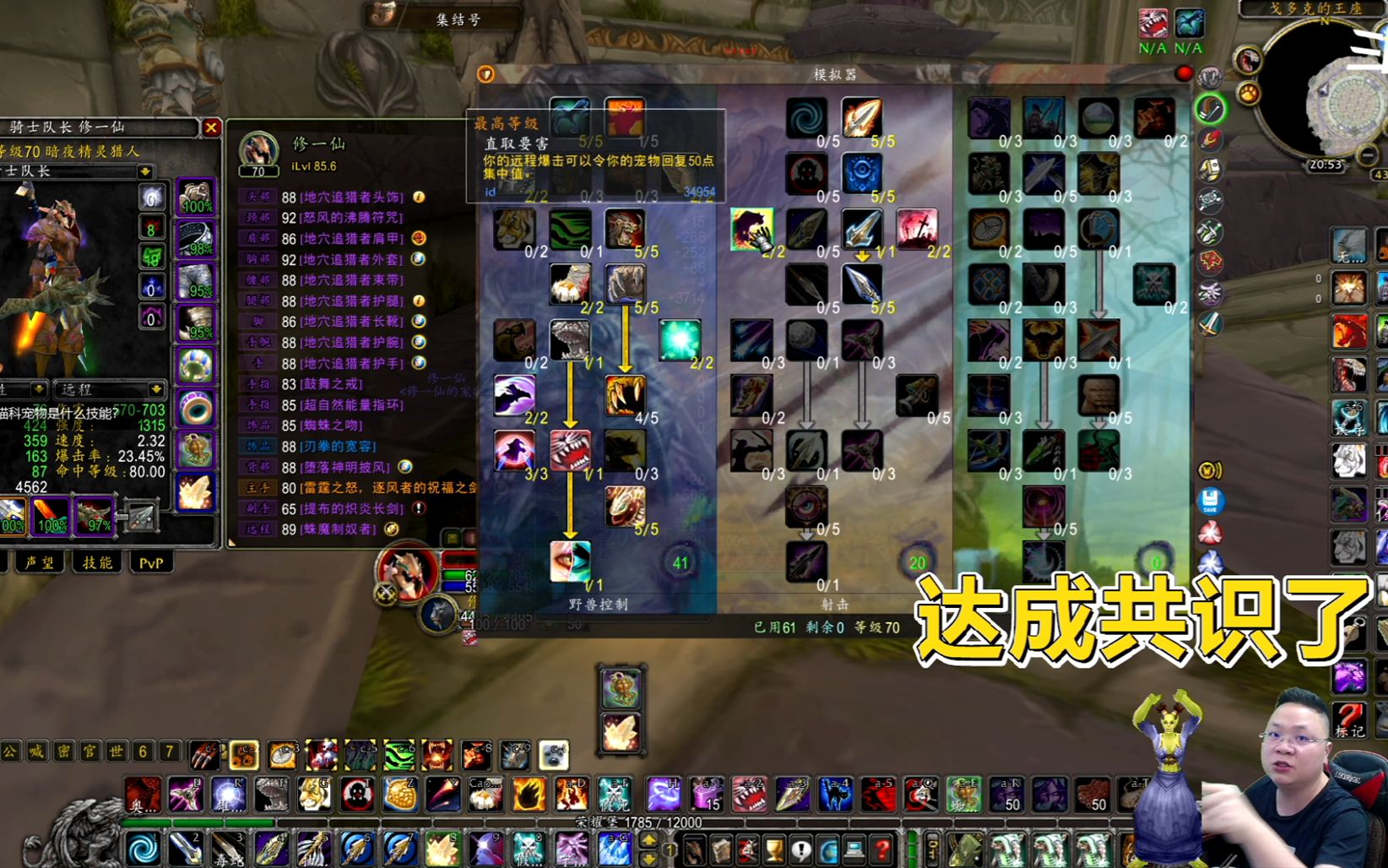Switch to the PvP tab on the character panel
The width and height of the screenshot is (1388, 868).
(150, 560)
